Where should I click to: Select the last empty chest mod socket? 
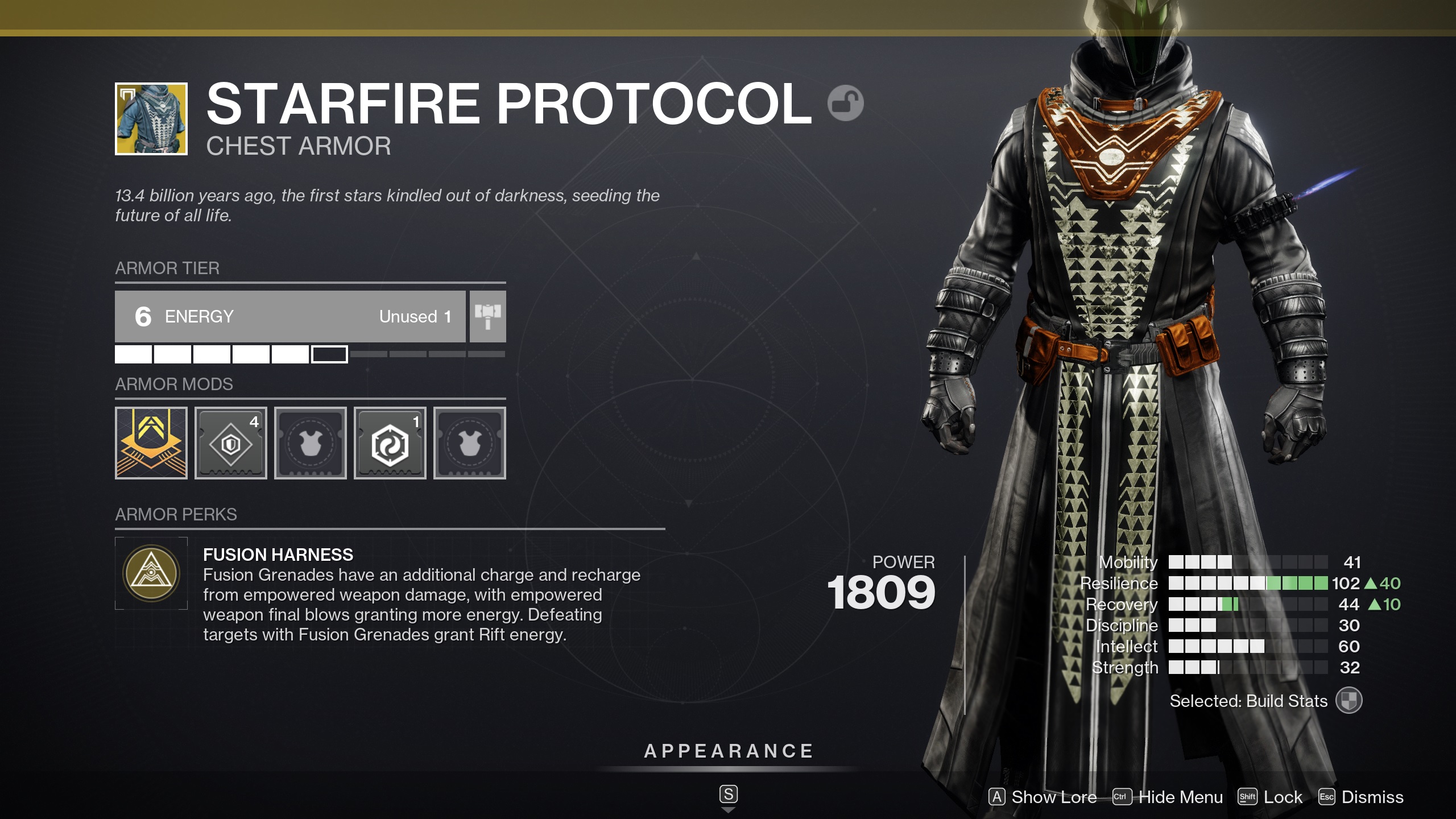coord(469,443)
